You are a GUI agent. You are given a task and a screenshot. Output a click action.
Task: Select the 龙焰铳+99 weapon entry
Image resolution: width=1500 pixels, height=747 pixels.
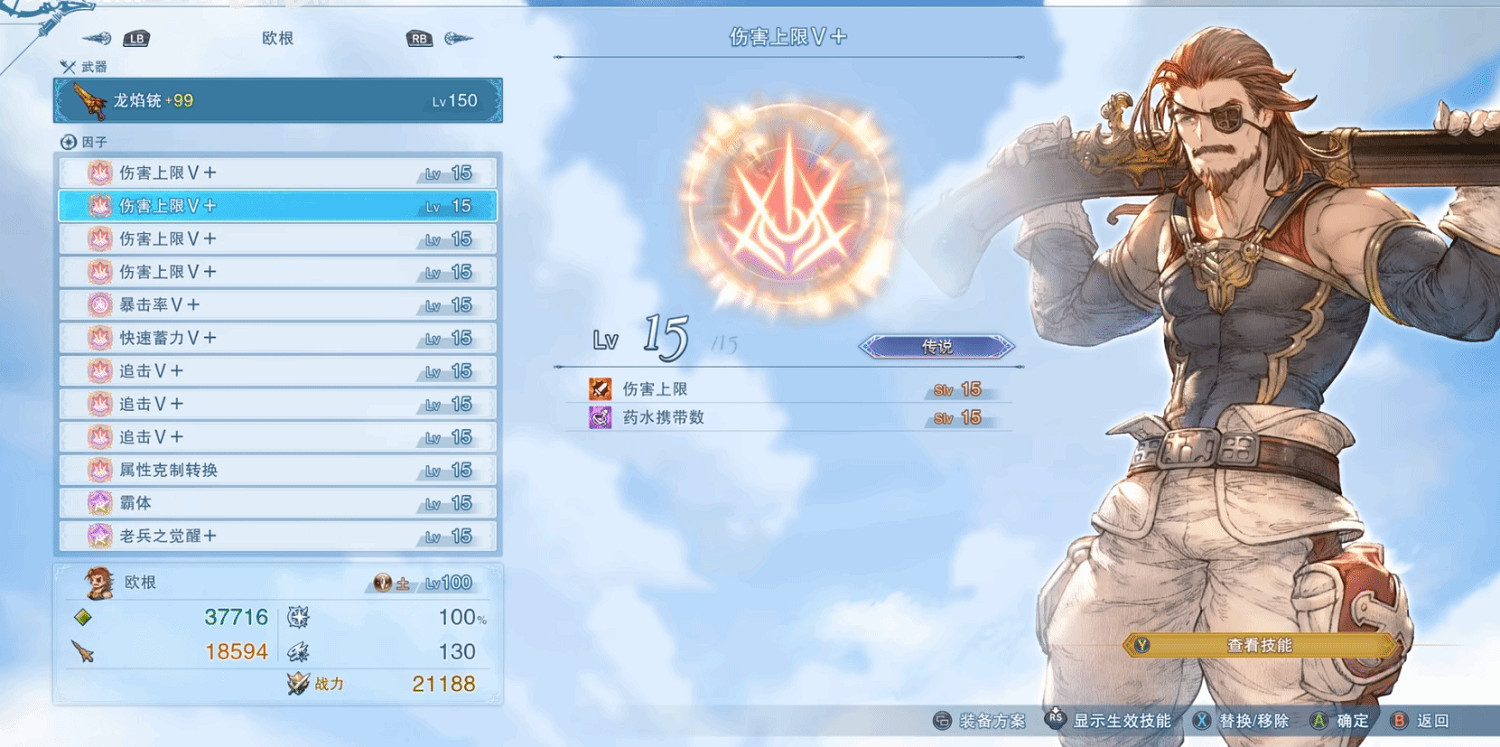click(x=277, y=100)
